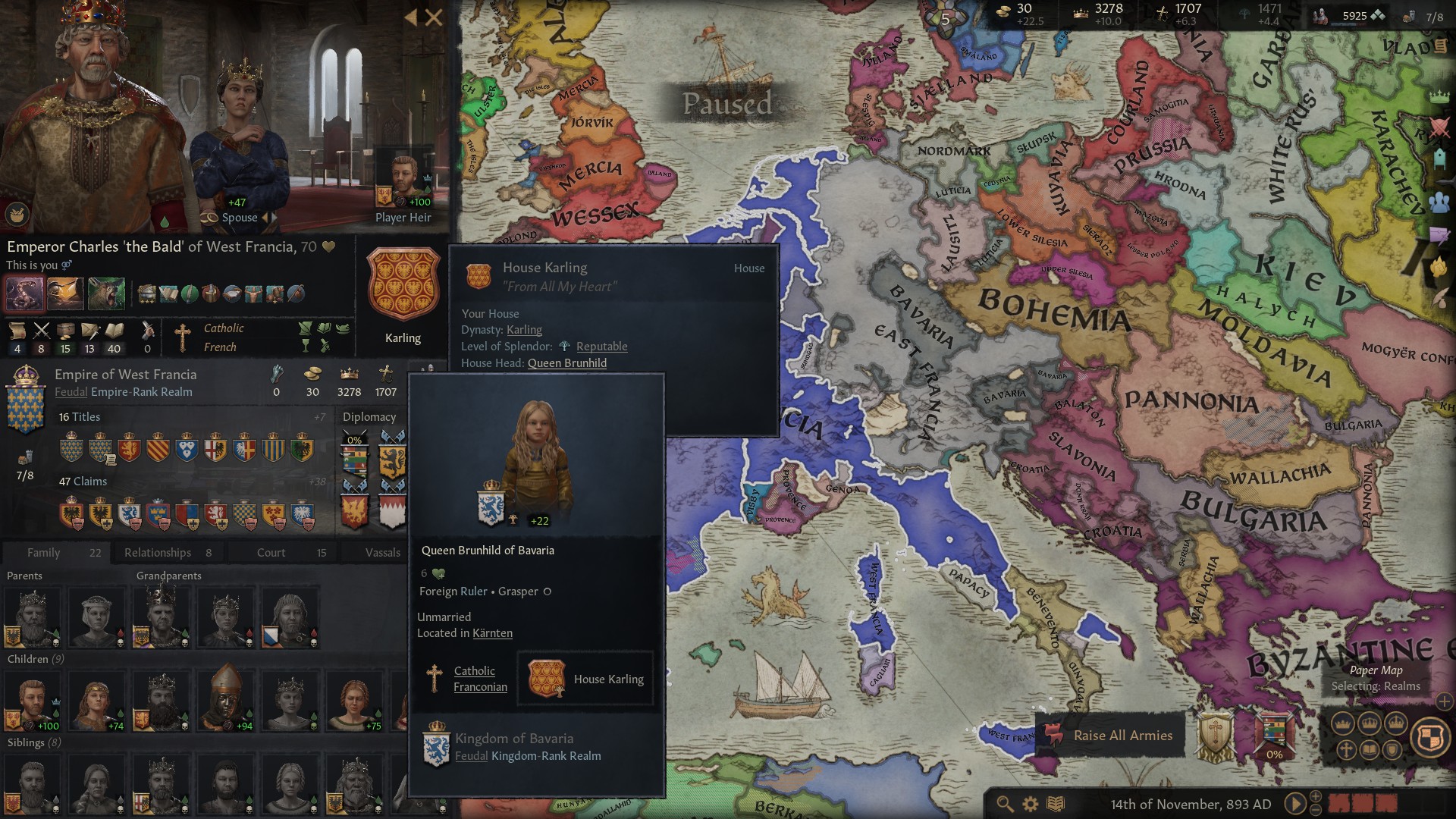The width and height of the screenshot is (1456, 819).
Task: Zoom in using the plus stepper near date
Action: pyautogui.click(x=1316, y=795)
